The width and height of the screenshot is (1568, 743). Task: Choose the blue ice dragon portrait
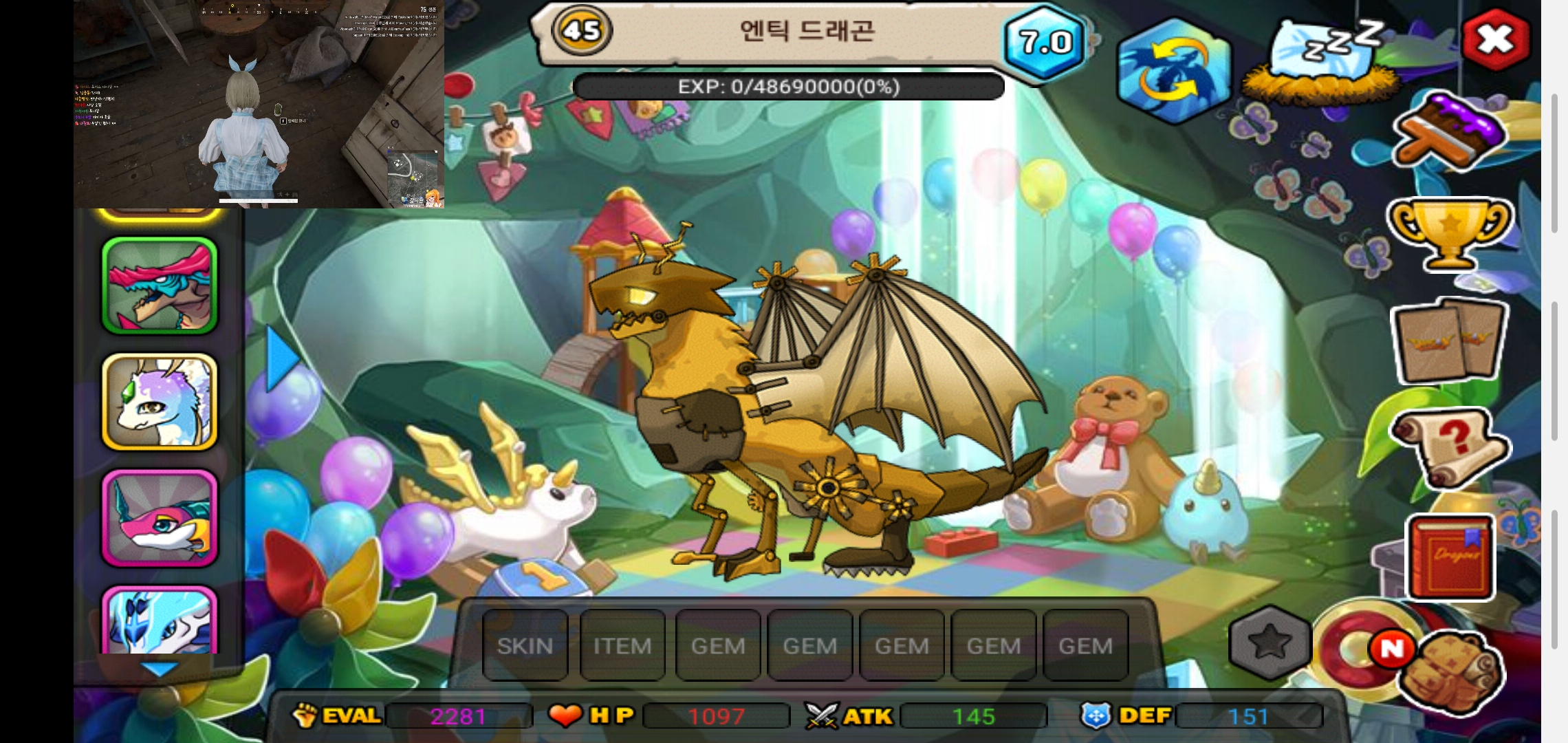pos(160,619)
